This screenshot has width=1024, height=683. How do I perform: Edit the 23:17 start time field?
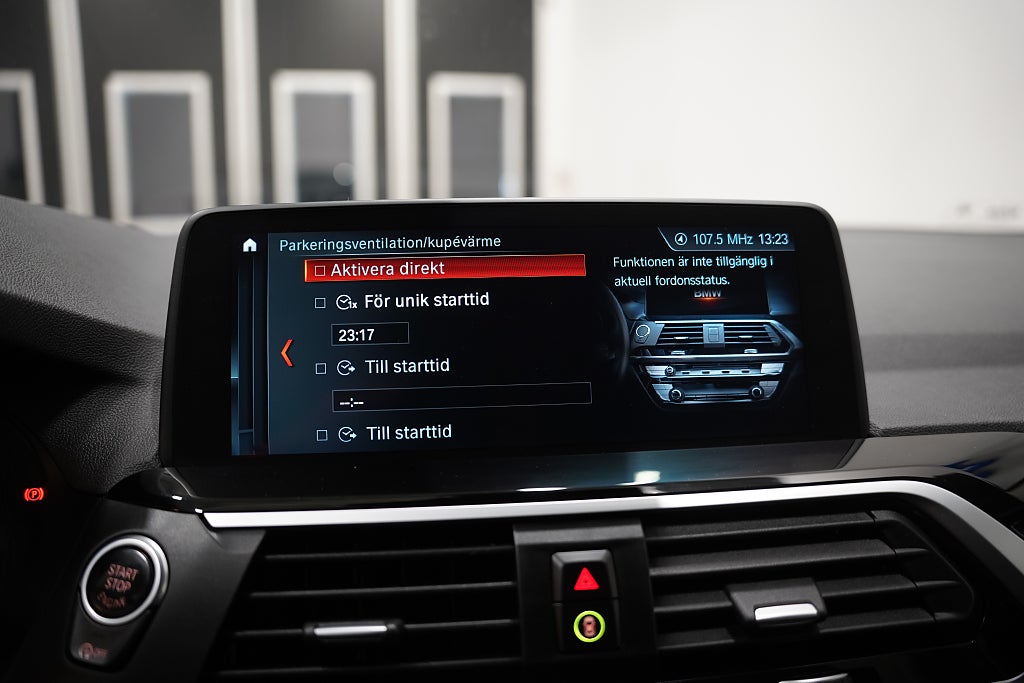click(x=370, y=334)
